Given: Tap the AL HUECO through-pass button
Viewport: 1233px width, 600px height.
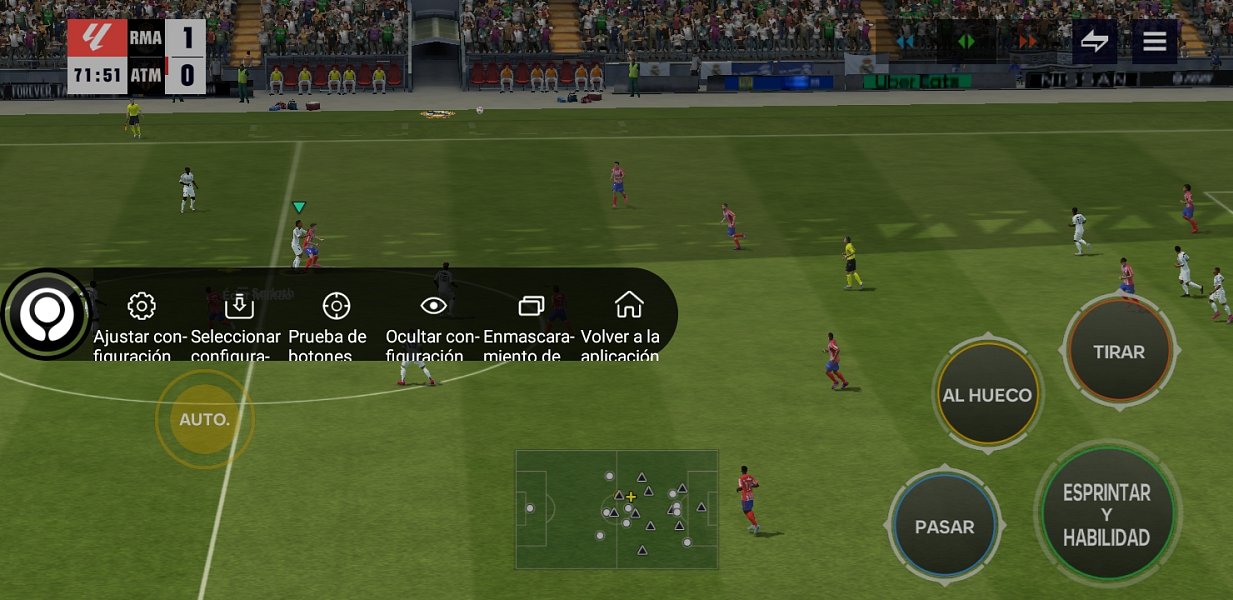Looking at the screenshot, I should tap(986, 395).
